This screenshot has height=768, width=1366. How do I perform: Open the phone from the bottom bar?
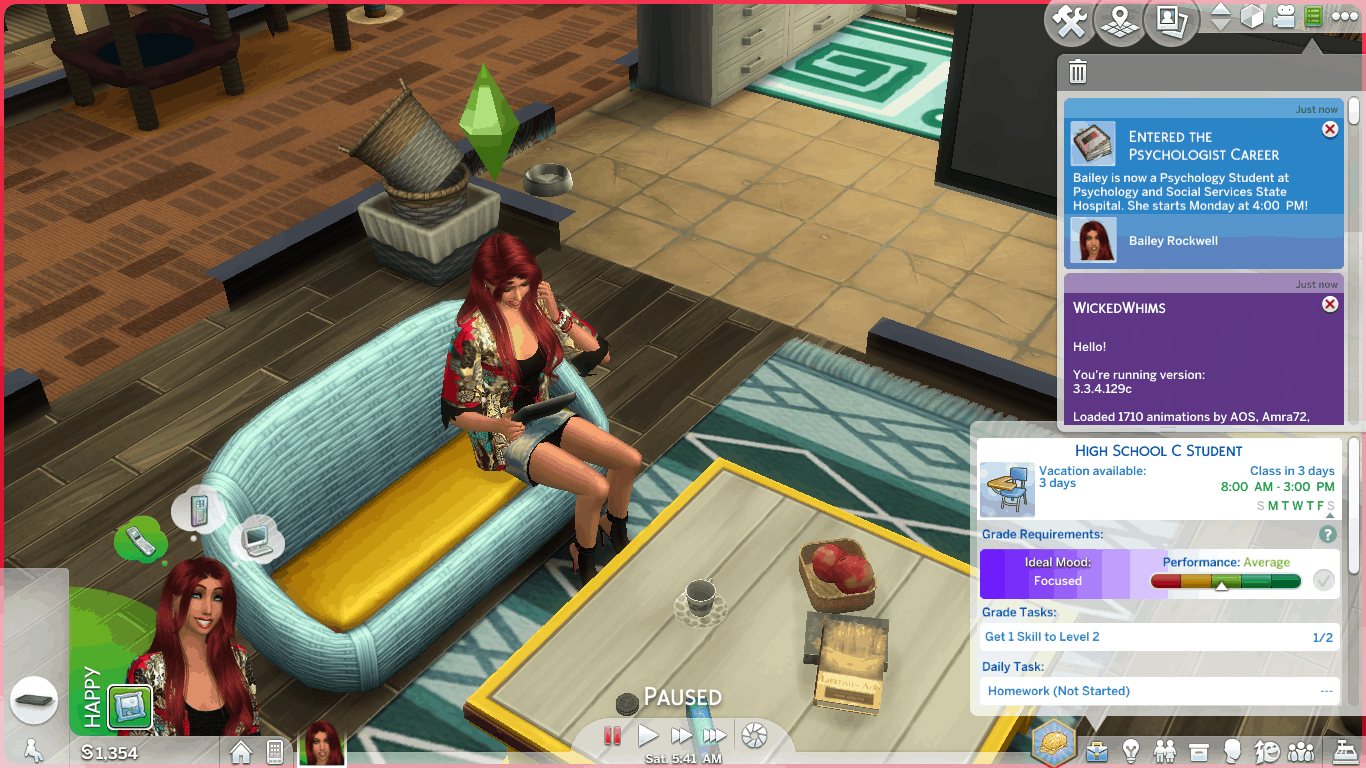[274, 751]
